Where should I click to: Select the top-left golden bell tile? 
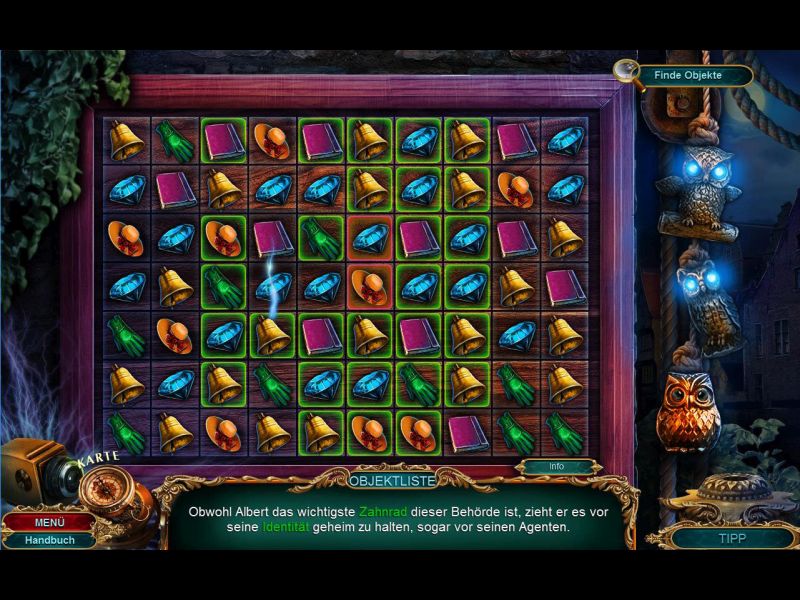pos(127,140)
